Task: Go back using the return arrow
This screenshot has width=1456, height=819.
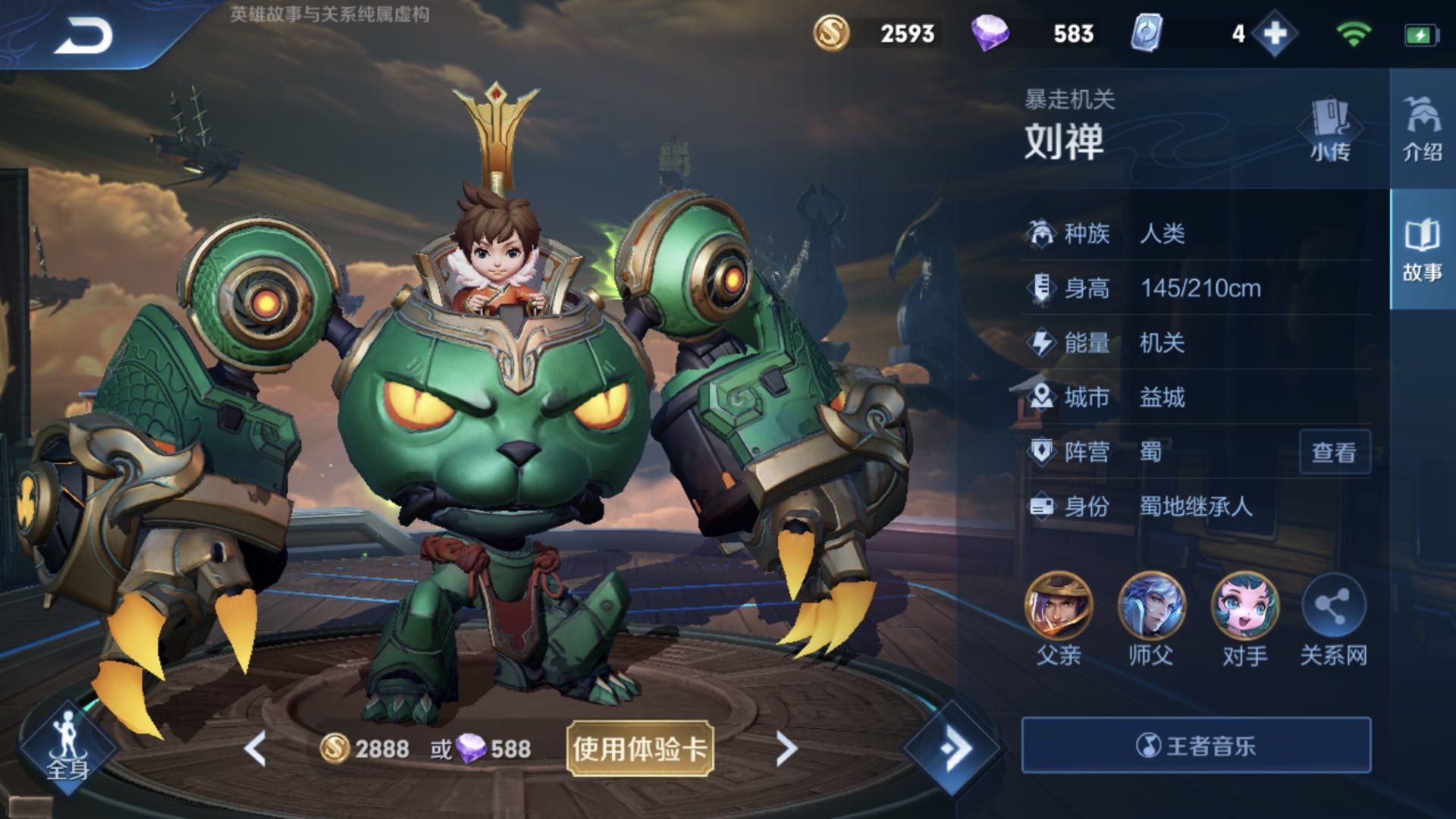Action: click(83, 36)
